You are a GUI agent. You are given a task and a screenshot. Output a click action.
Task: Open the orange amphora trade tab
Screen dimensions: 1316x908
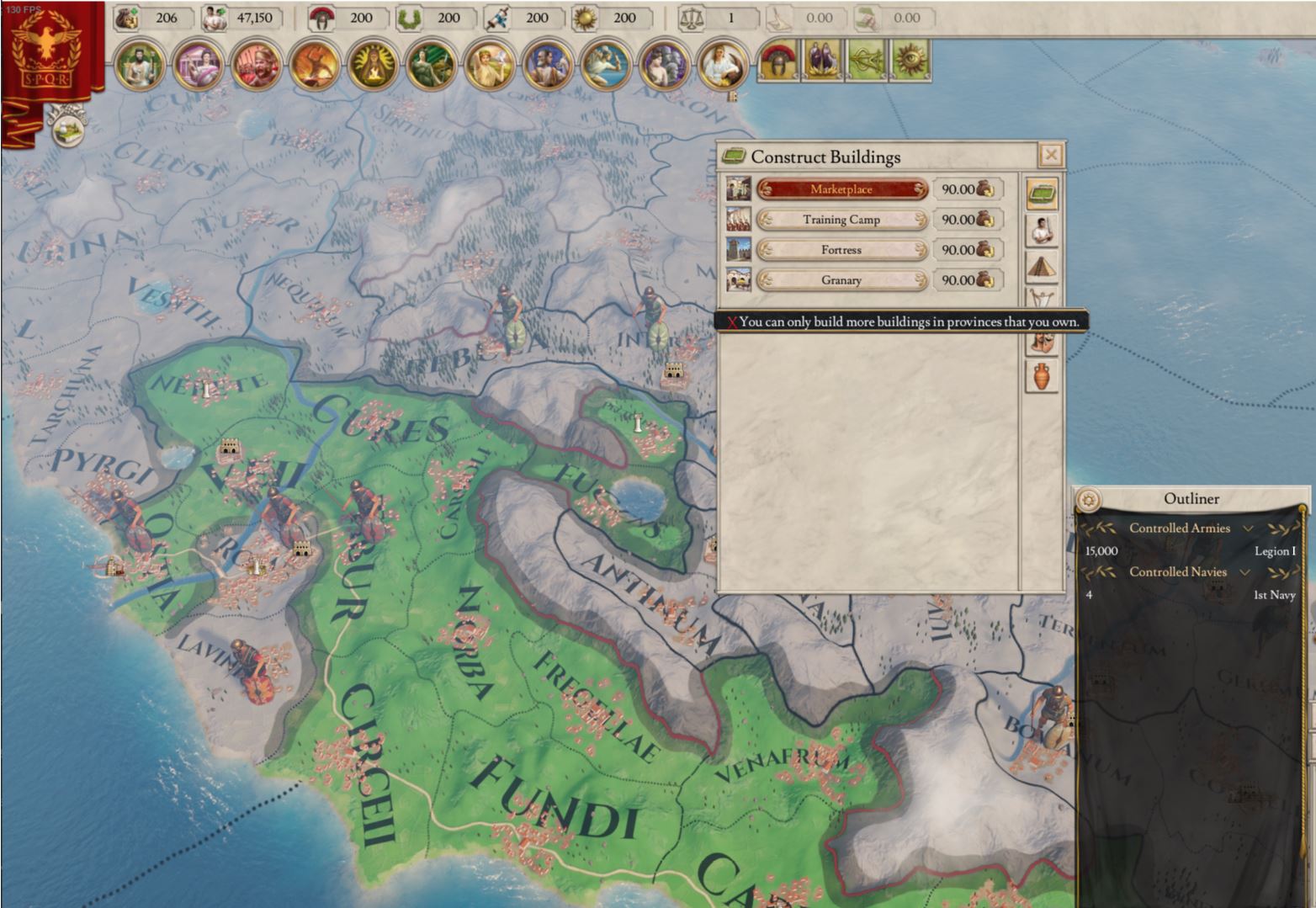point(1042,375)
